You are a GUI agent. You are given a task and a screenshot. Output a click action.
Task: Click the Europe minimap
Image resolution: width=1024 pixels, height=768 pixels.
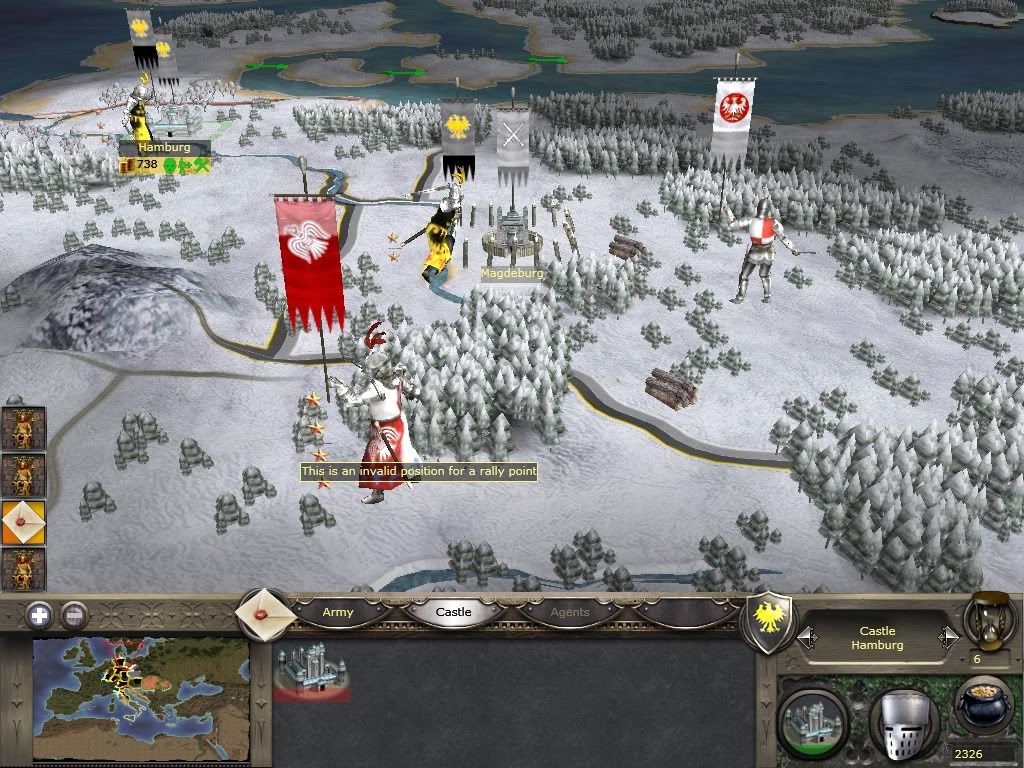click(x=140, y=698)
